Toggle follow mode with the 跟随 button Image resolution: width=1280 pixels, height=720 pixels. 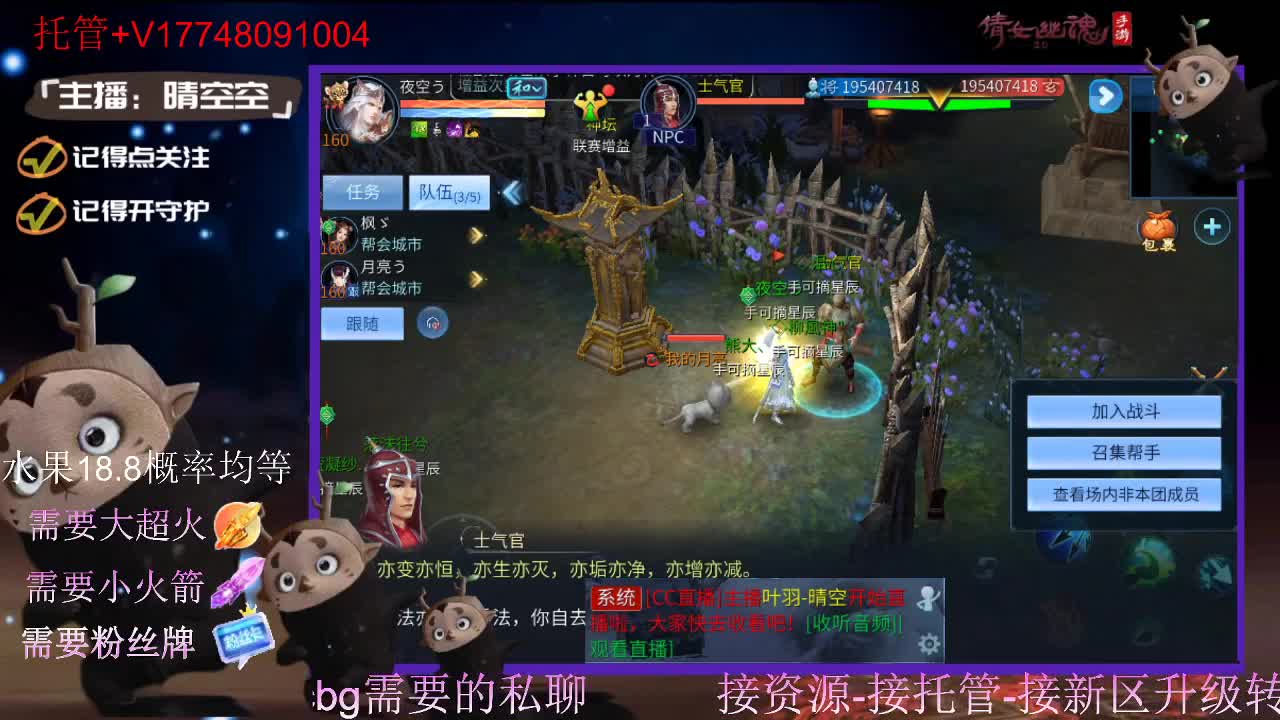tap(363, 322)
